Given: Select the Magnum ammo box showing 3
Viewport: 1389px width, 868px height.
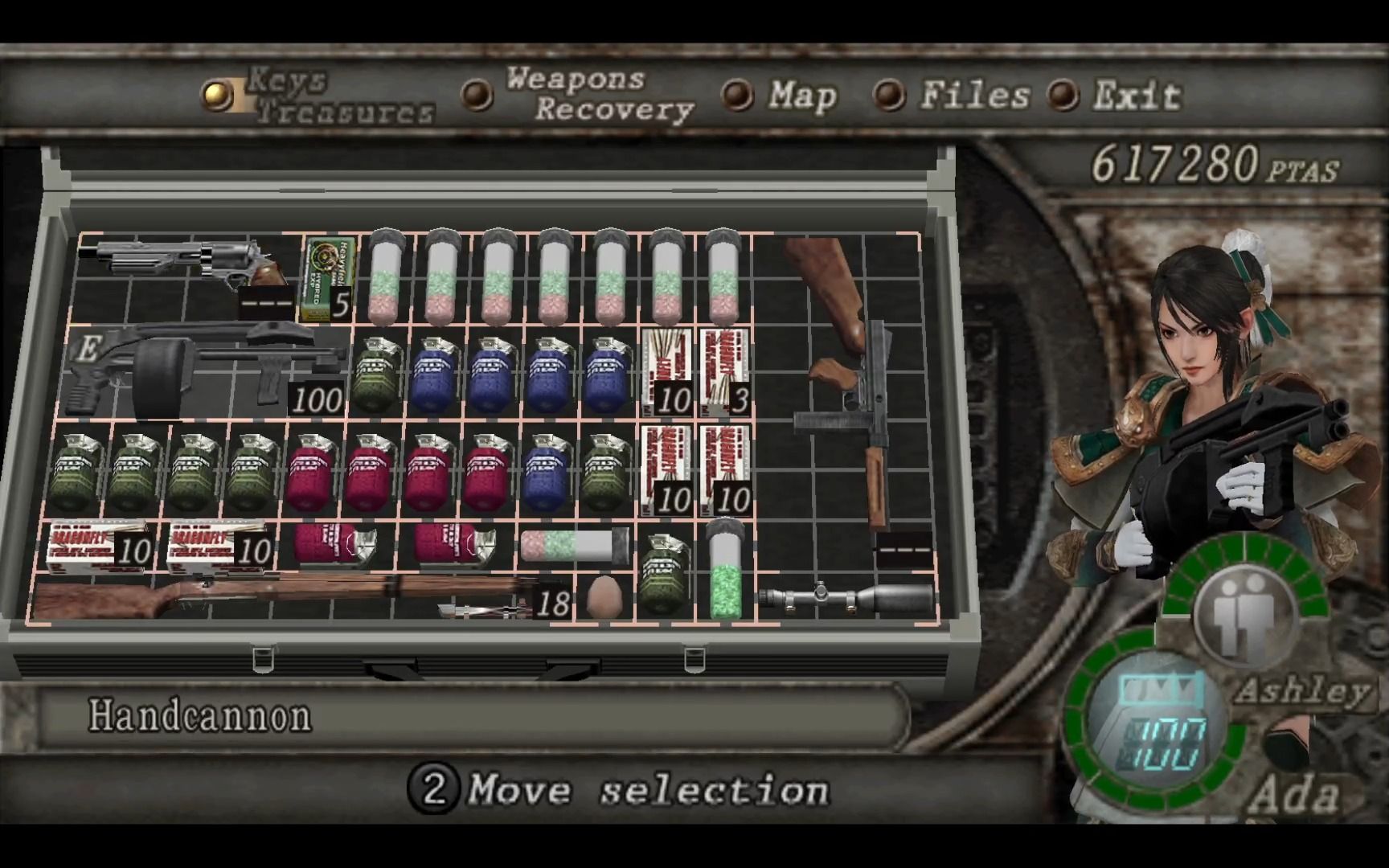Looking at the screenshot, I should (x=723, y=370).
